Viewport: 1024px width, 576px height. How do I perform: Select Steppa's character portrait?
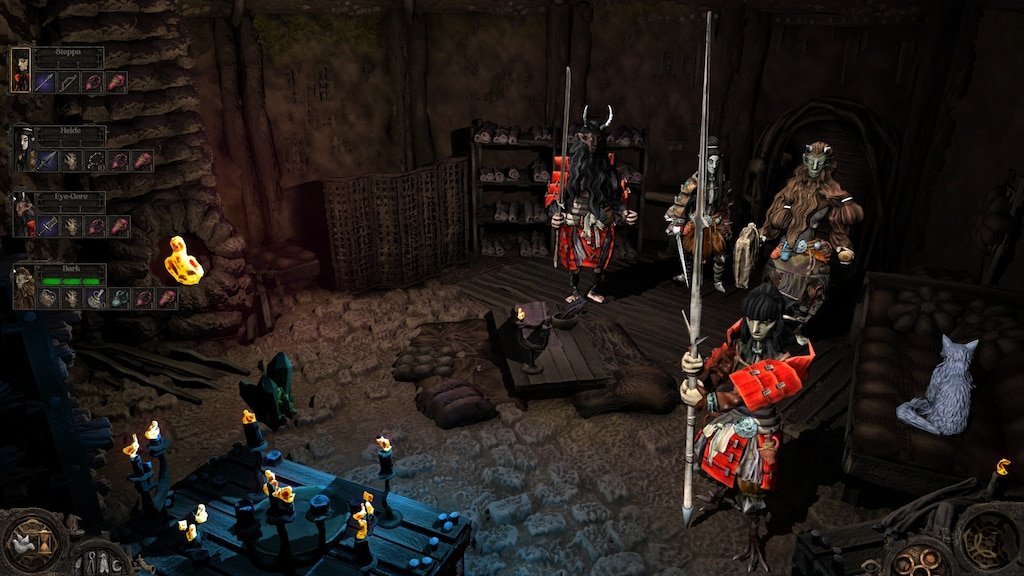(21, 70)
